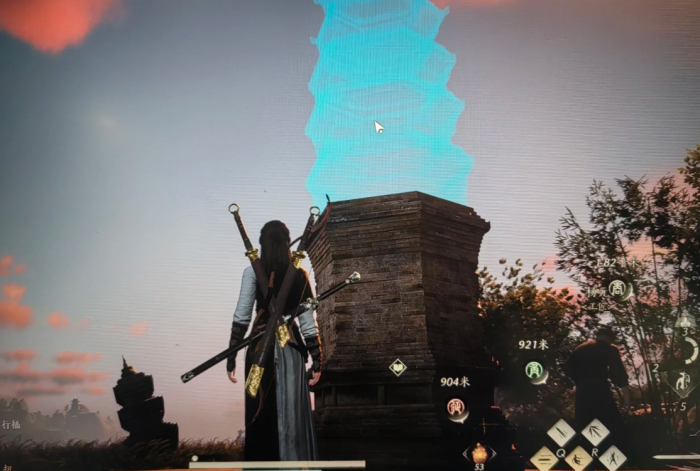The height and width of the screenshot is (471, 700).
Task: Use the flame consumable showing 53
Action: pyautogui.click(x=479, y=452)
